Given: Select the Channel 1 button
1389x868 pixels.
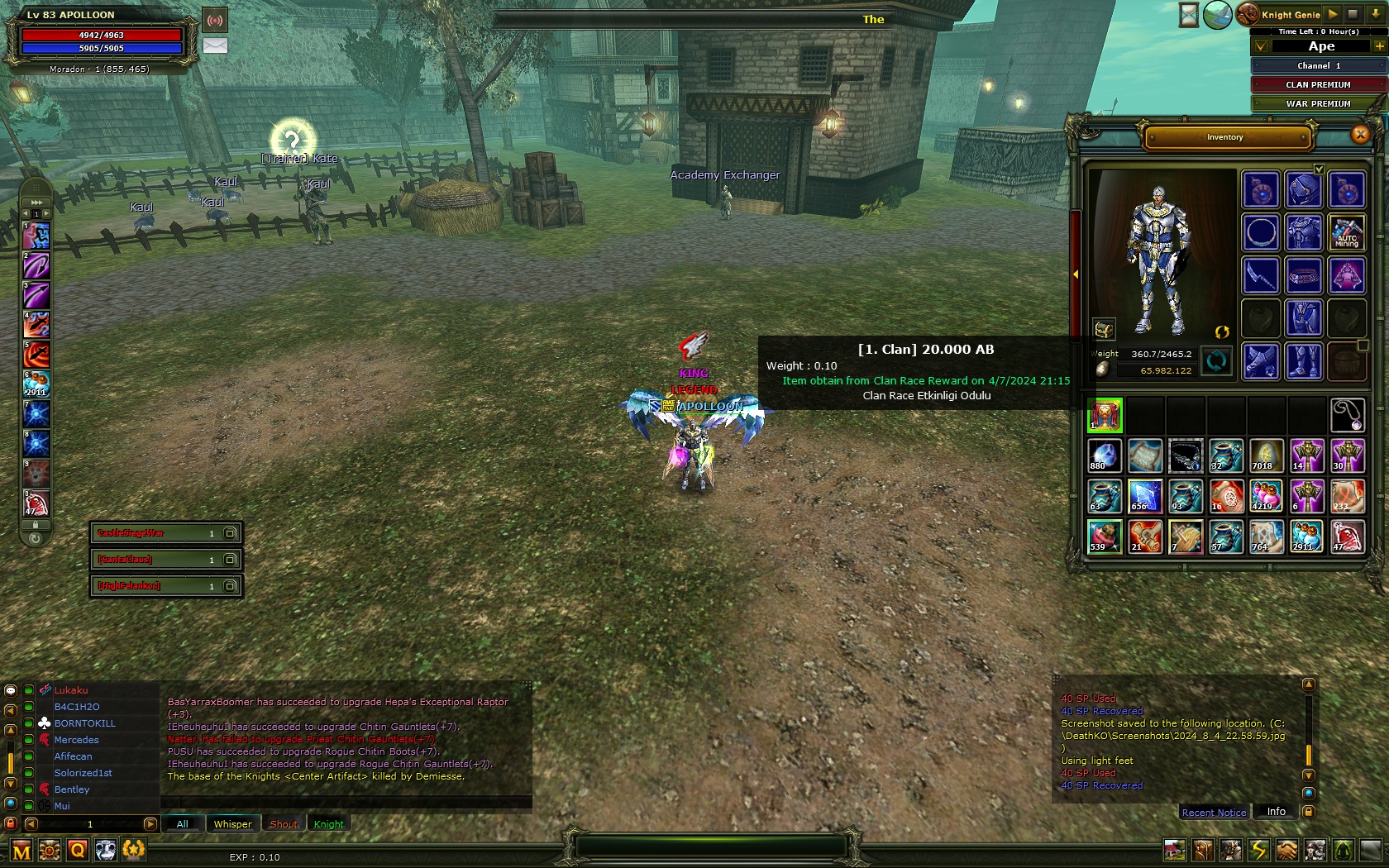Looking at the screenshot, I should (x=1318, y=65).
